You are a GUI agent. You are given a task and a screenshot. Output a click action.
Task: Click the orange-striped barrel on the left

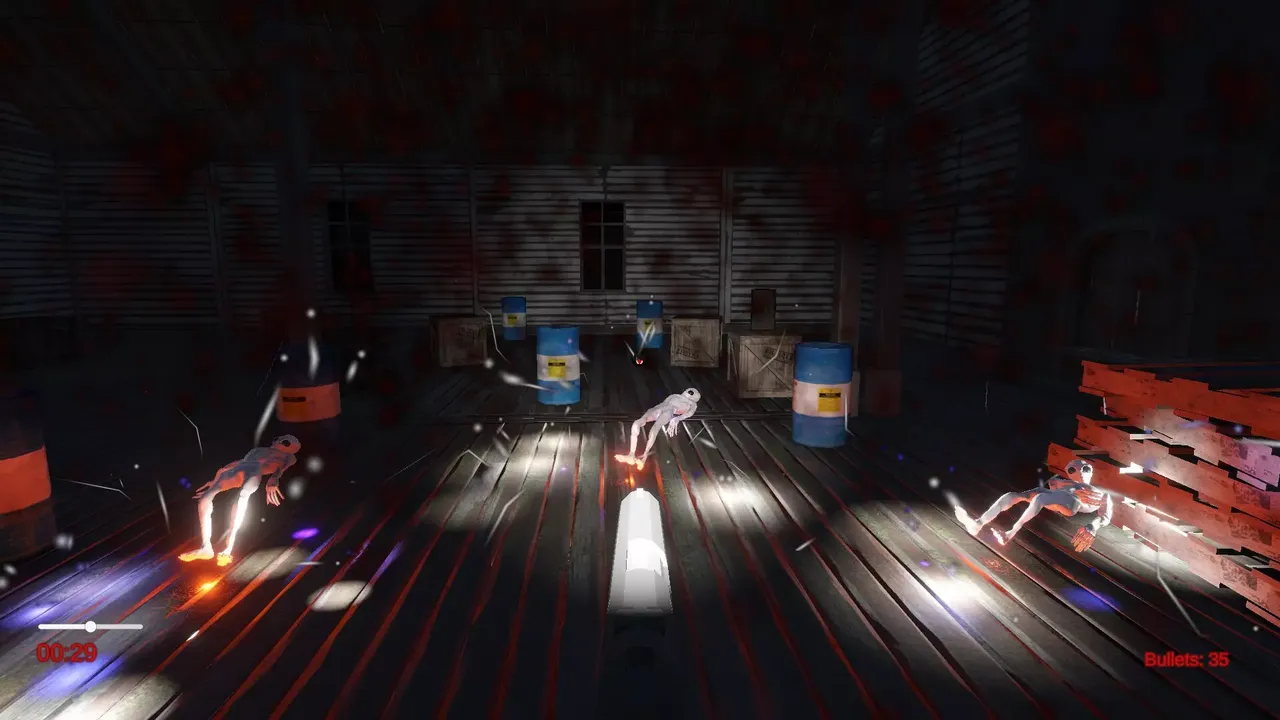point(310,390)
